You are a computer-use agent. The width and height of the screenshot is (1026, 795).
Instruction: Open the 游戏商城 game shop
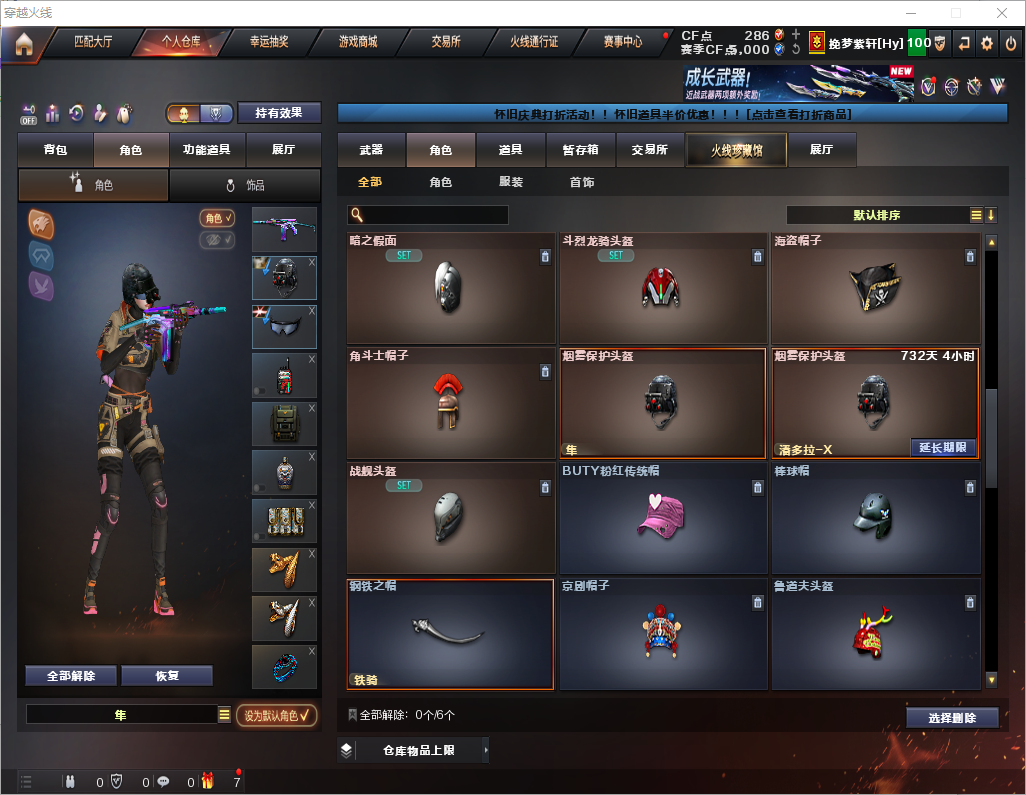pyautogui.click(x=358, y=42)
